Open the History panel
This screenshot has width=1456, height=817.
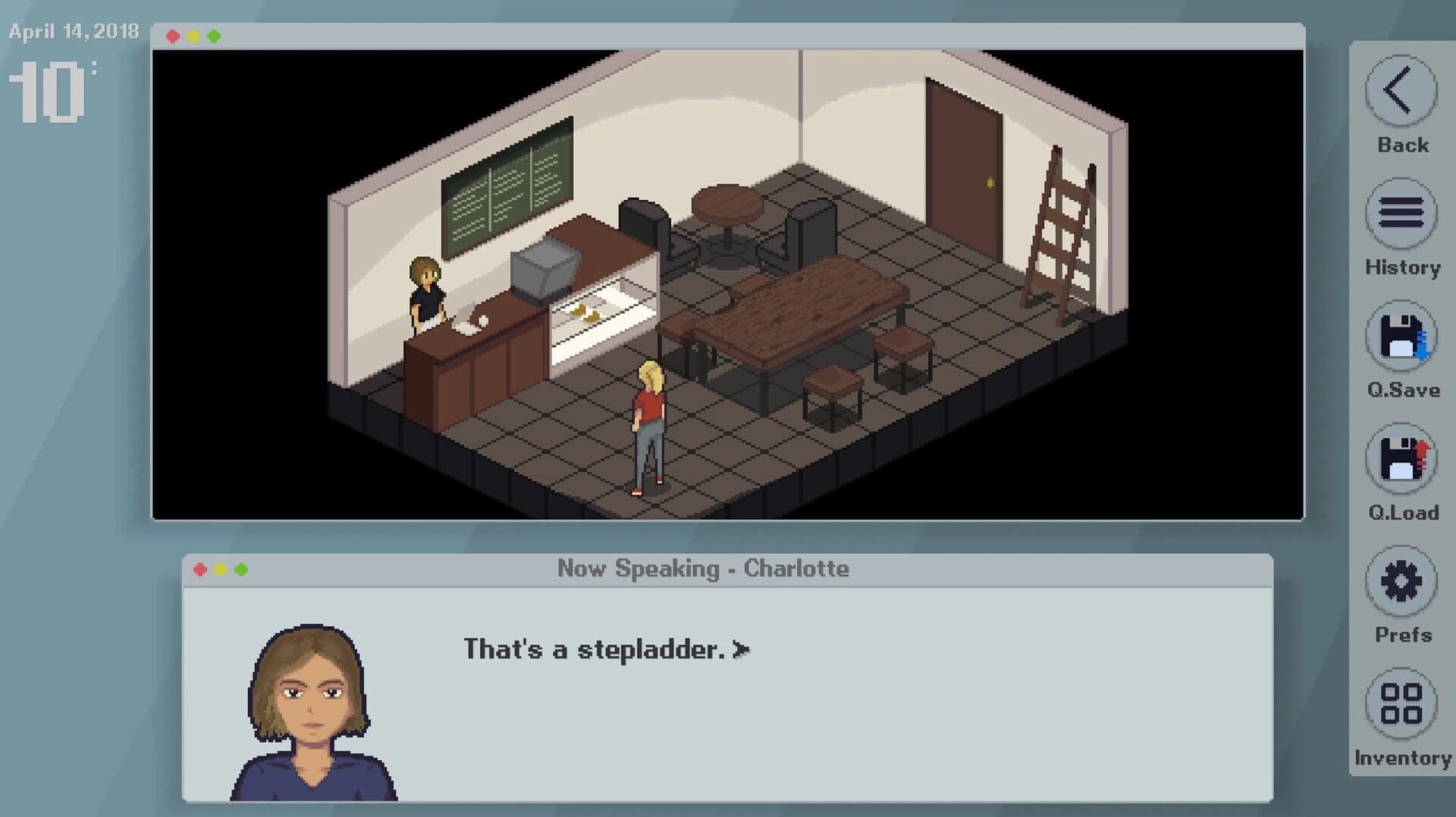1401,214
